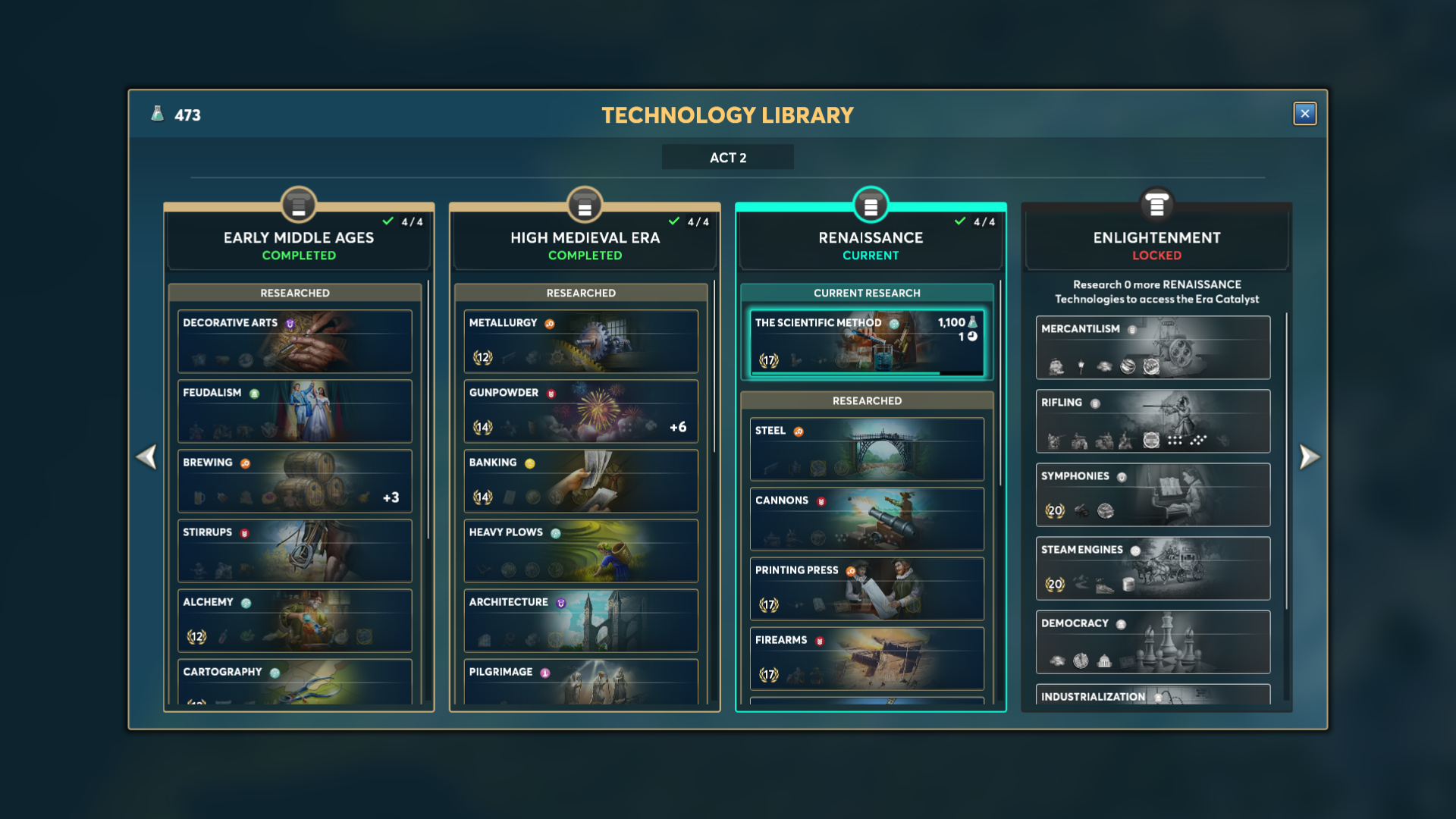Open the Decorative Arts technology card
Screen dimensions: 1456x819
pos(295,340)
